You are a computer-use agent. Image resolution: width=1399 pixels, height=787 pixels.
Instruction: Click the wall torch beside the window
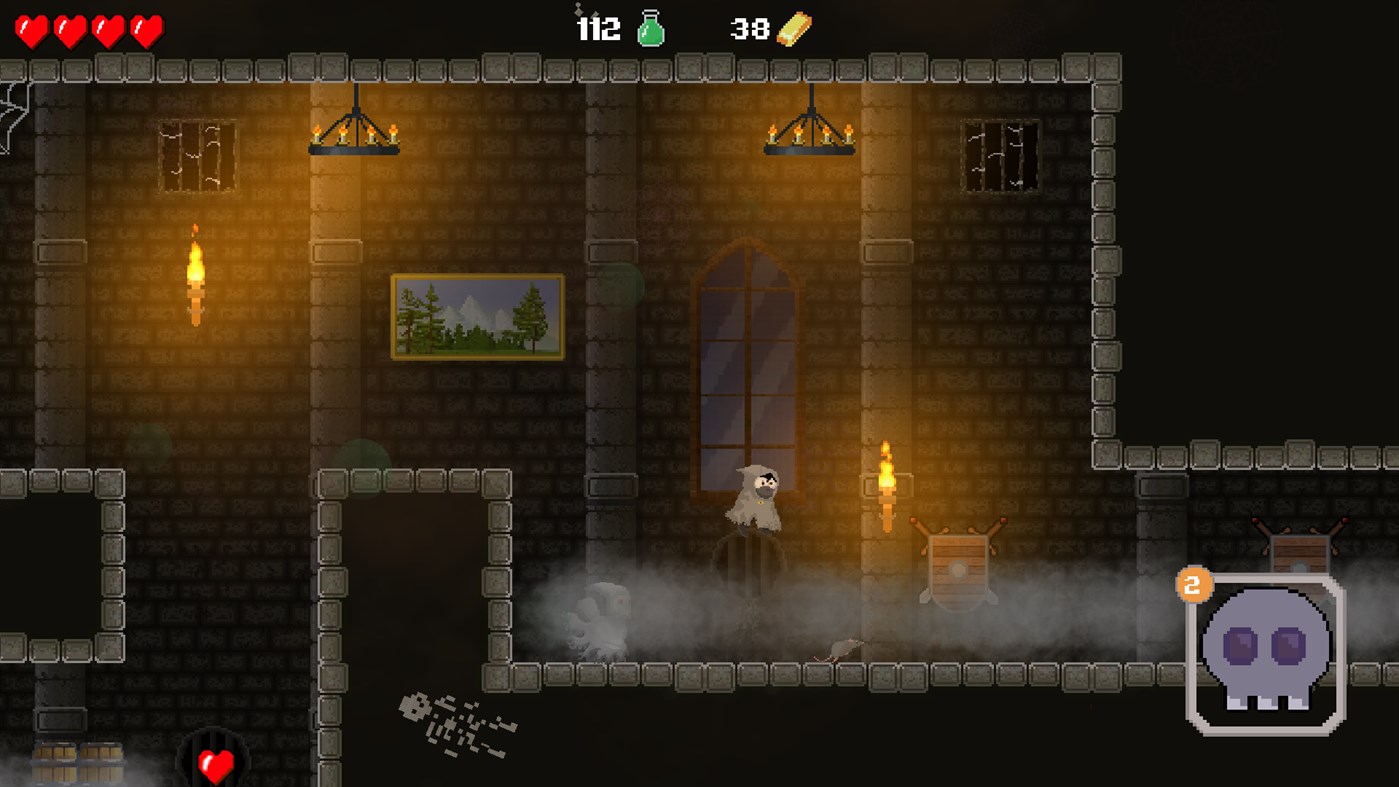887,480
